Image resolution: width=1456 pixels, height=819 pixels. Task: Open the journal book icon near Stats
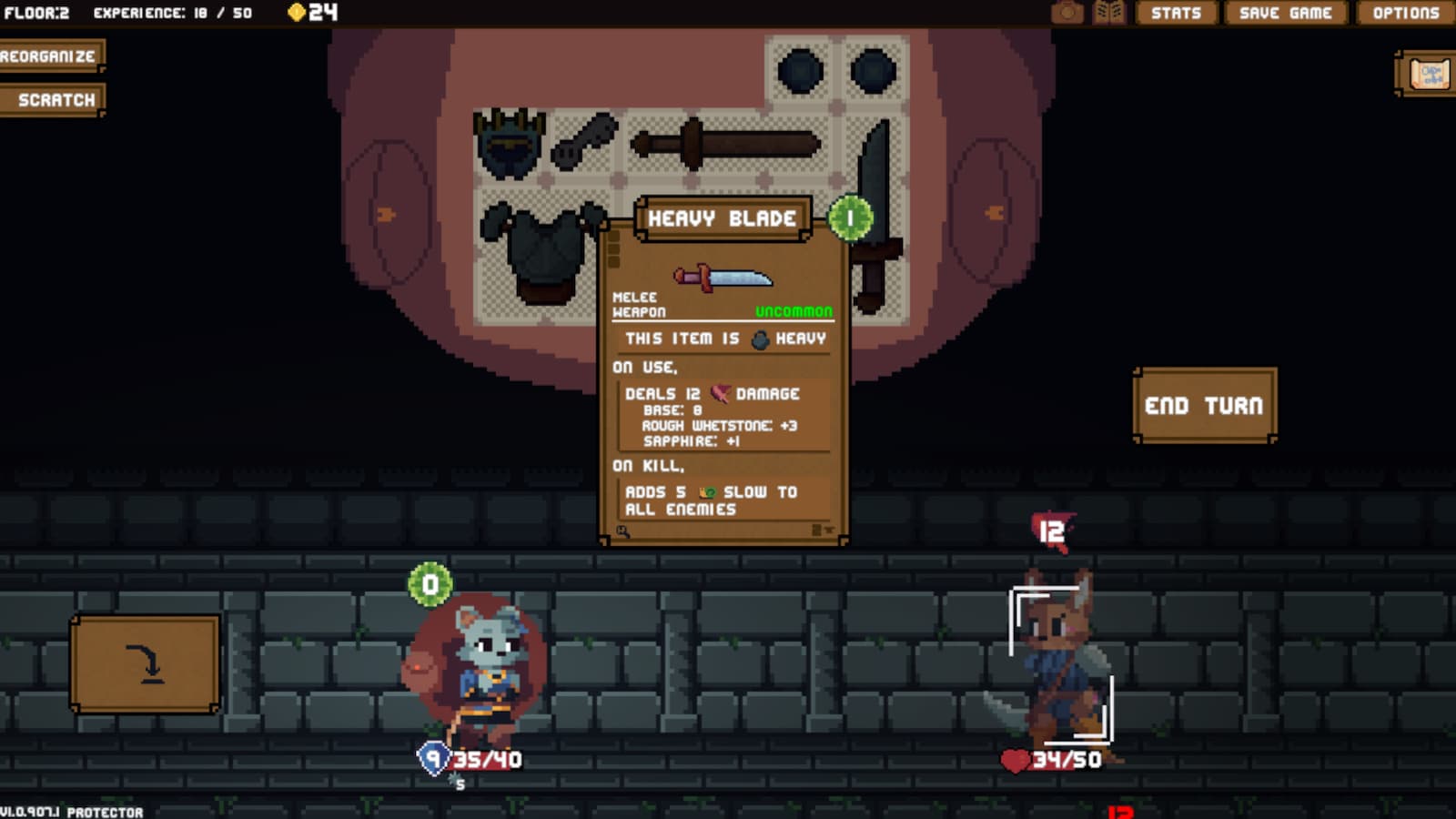1110,13
